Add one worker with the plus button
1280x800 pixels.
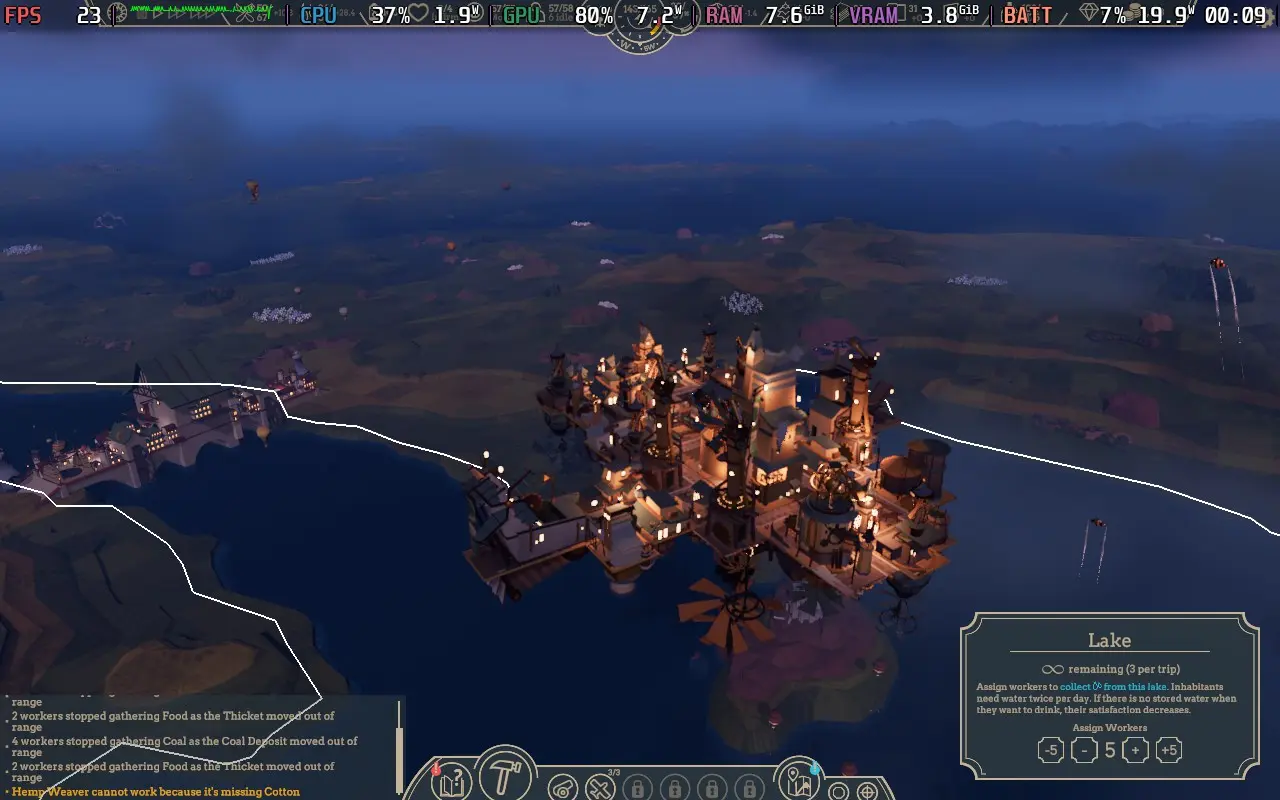point(1136,749)
